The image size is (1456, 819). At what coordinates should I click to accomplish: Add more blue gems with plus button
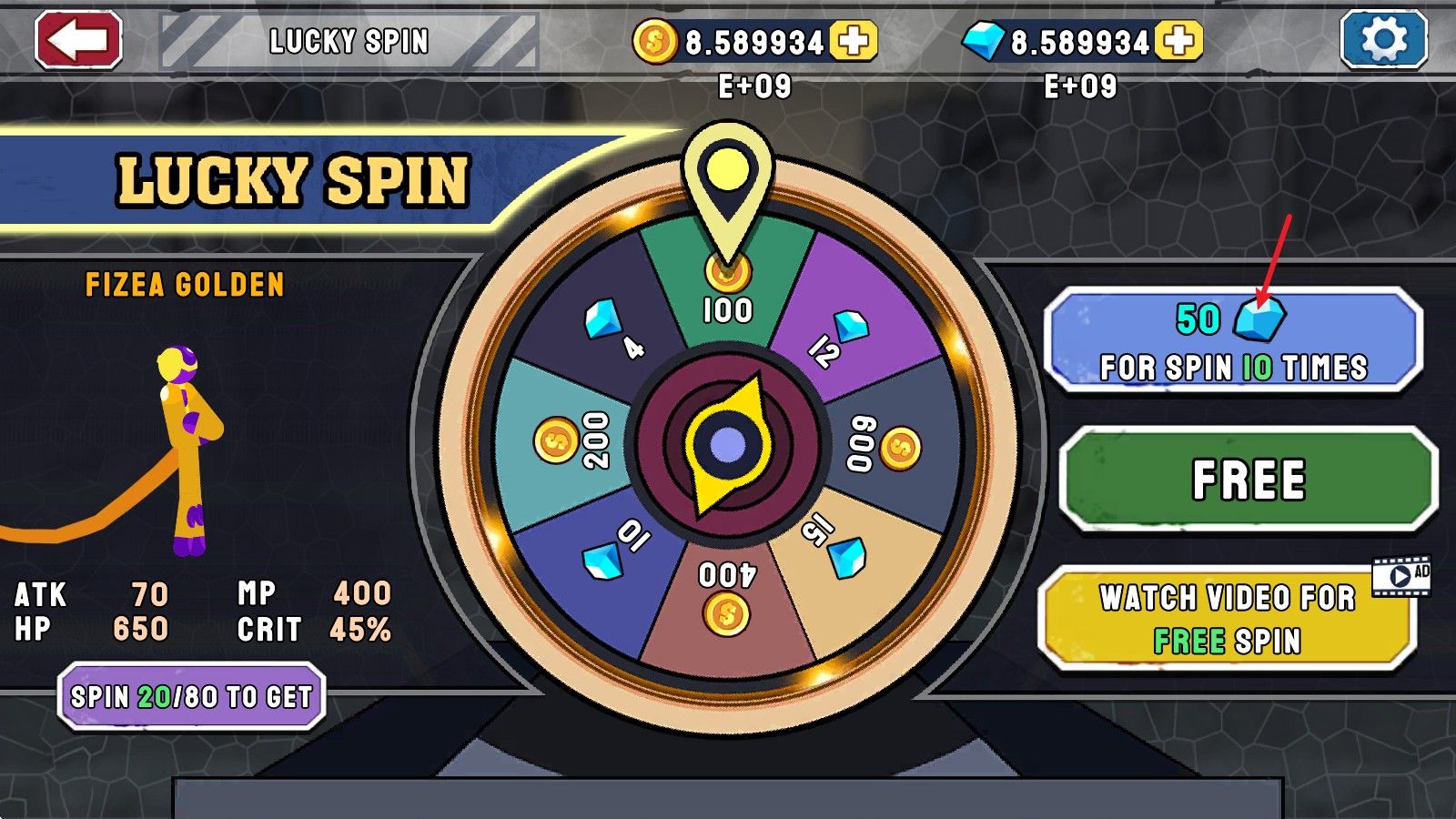click(1178, 41)
